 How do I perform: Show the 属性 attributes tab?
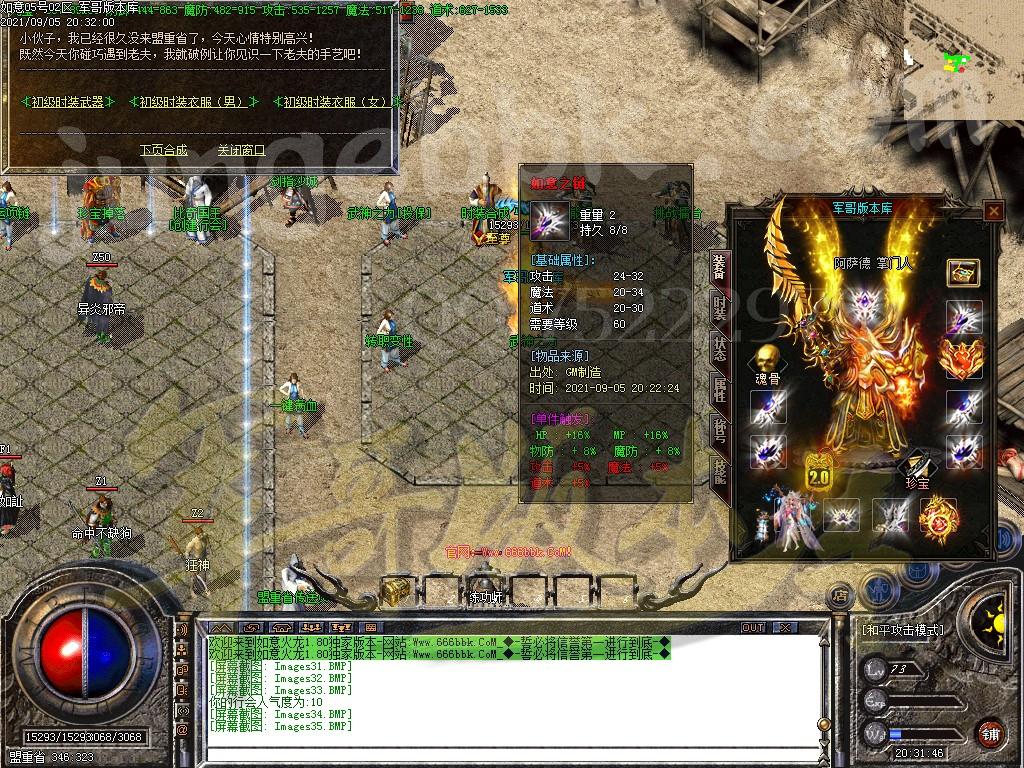point(719,391)
